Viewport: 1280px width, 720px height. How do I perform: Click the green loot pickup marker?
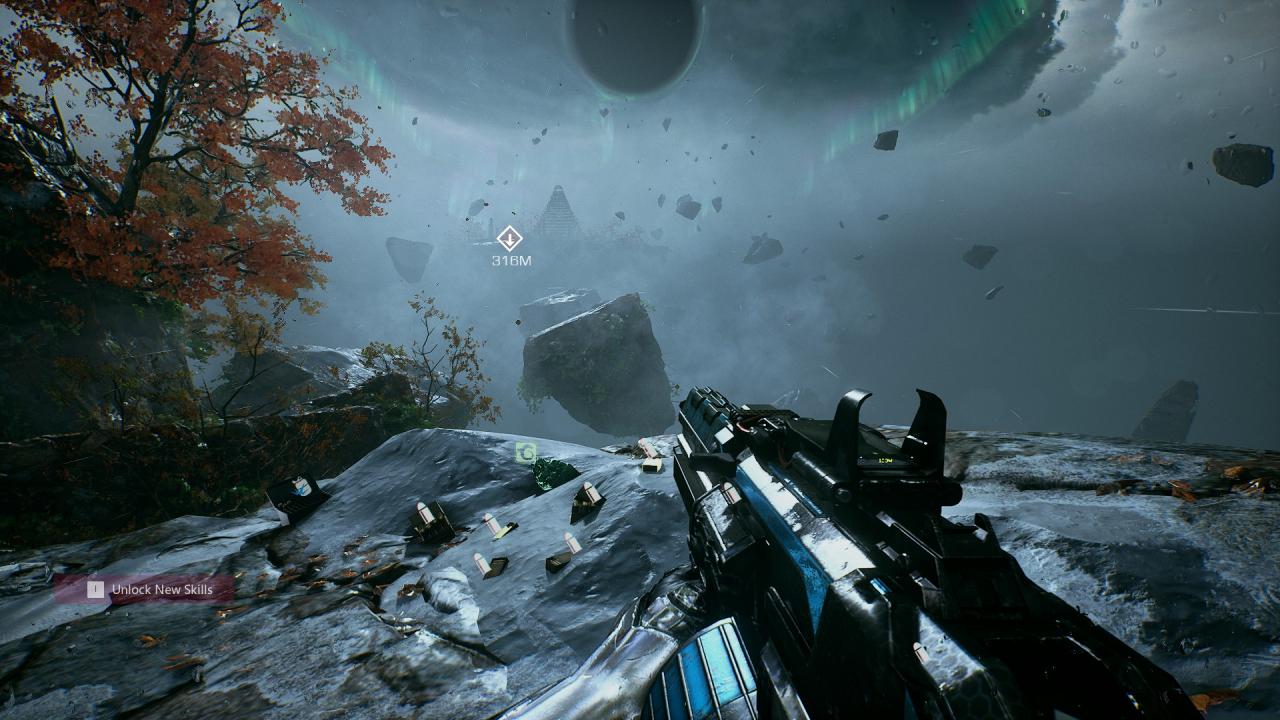pyautogui.click(x=526, y=453)
